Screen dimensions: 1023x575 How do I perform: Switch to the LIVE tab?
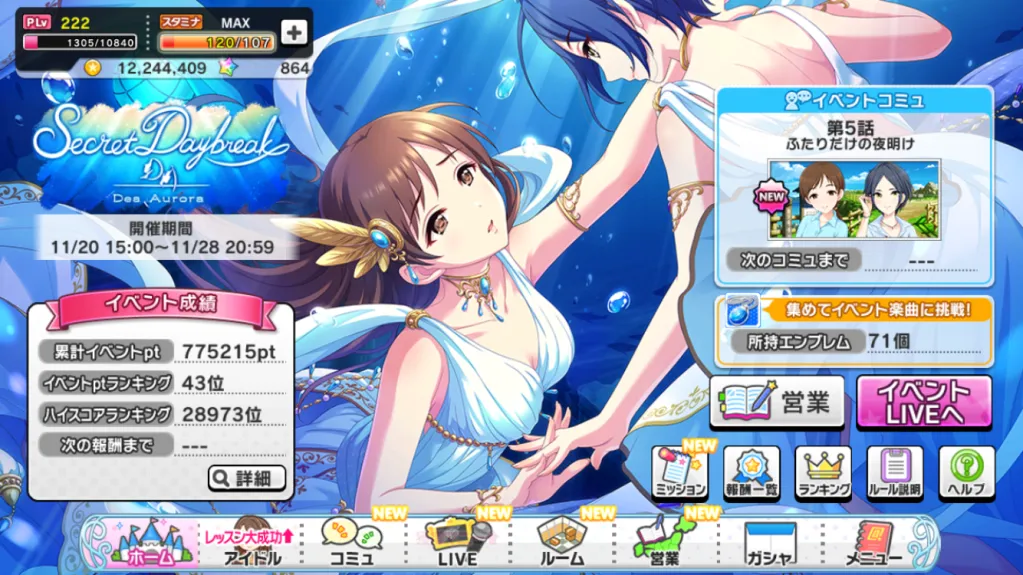(457, 544)
